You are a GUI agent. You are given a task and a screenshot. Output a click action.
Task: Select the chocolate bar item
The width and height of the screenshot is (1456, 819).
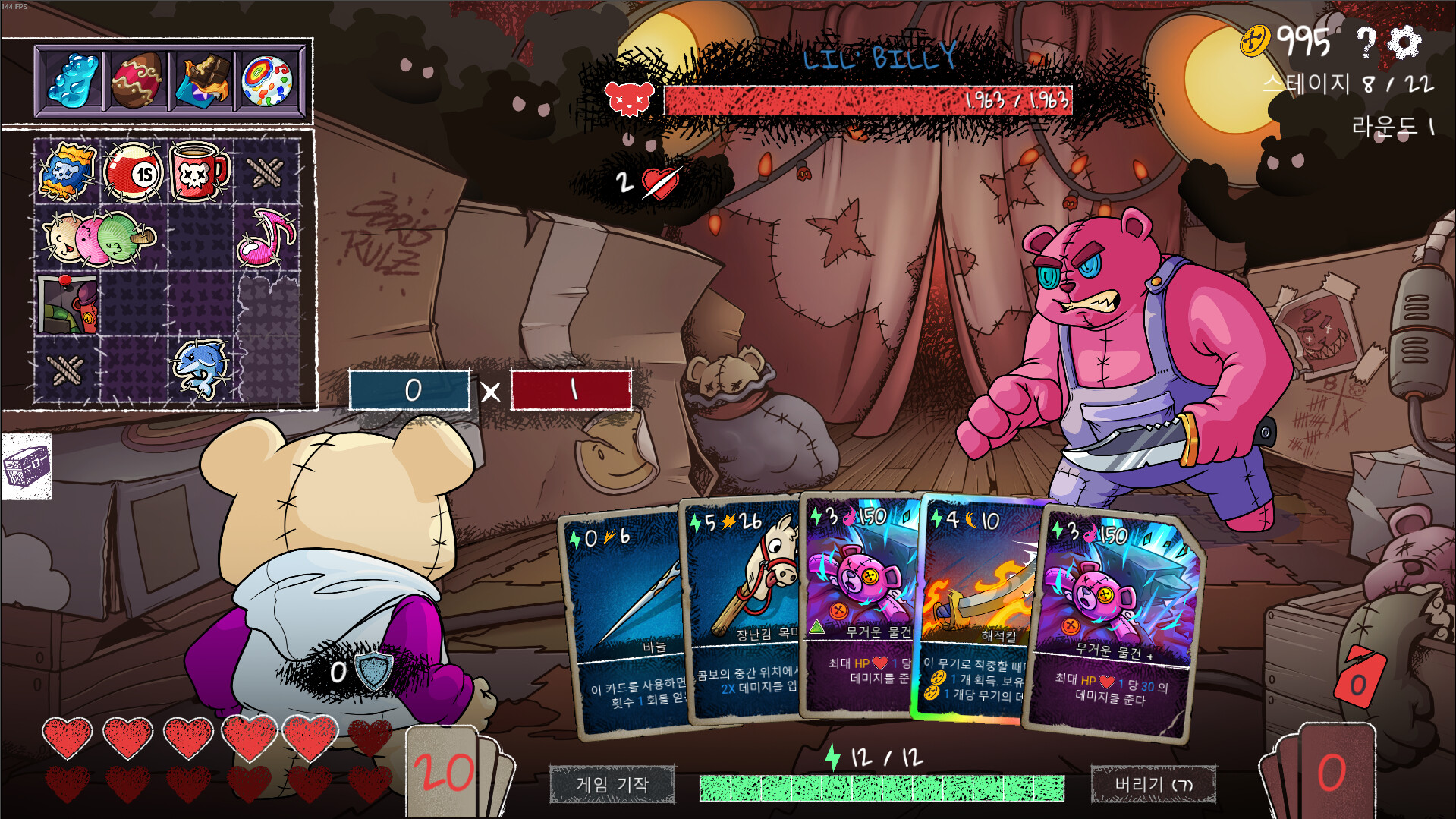coord(202,80)
